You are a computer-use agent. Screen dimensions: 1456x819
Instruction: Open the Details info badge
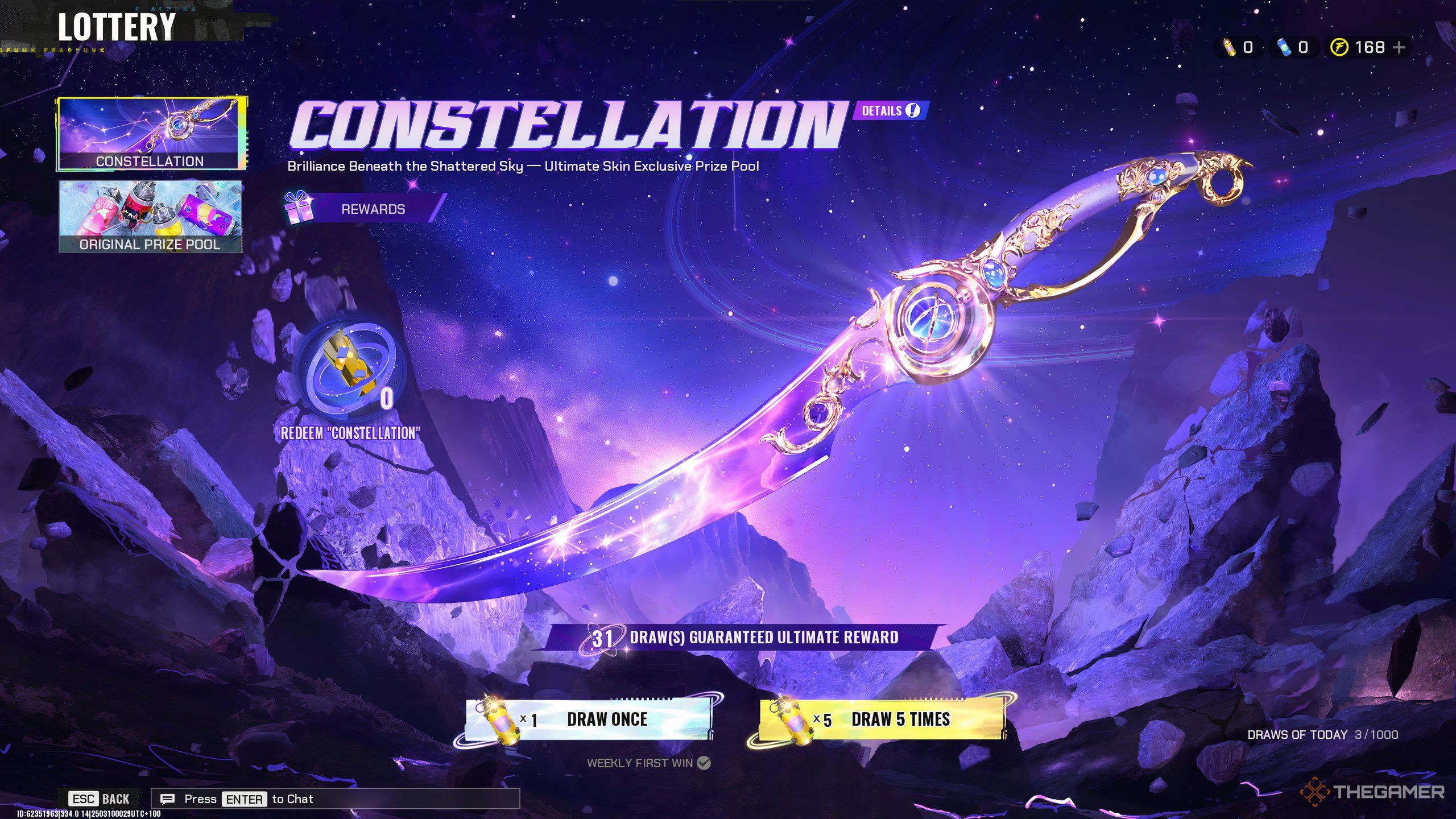[890, 110]
